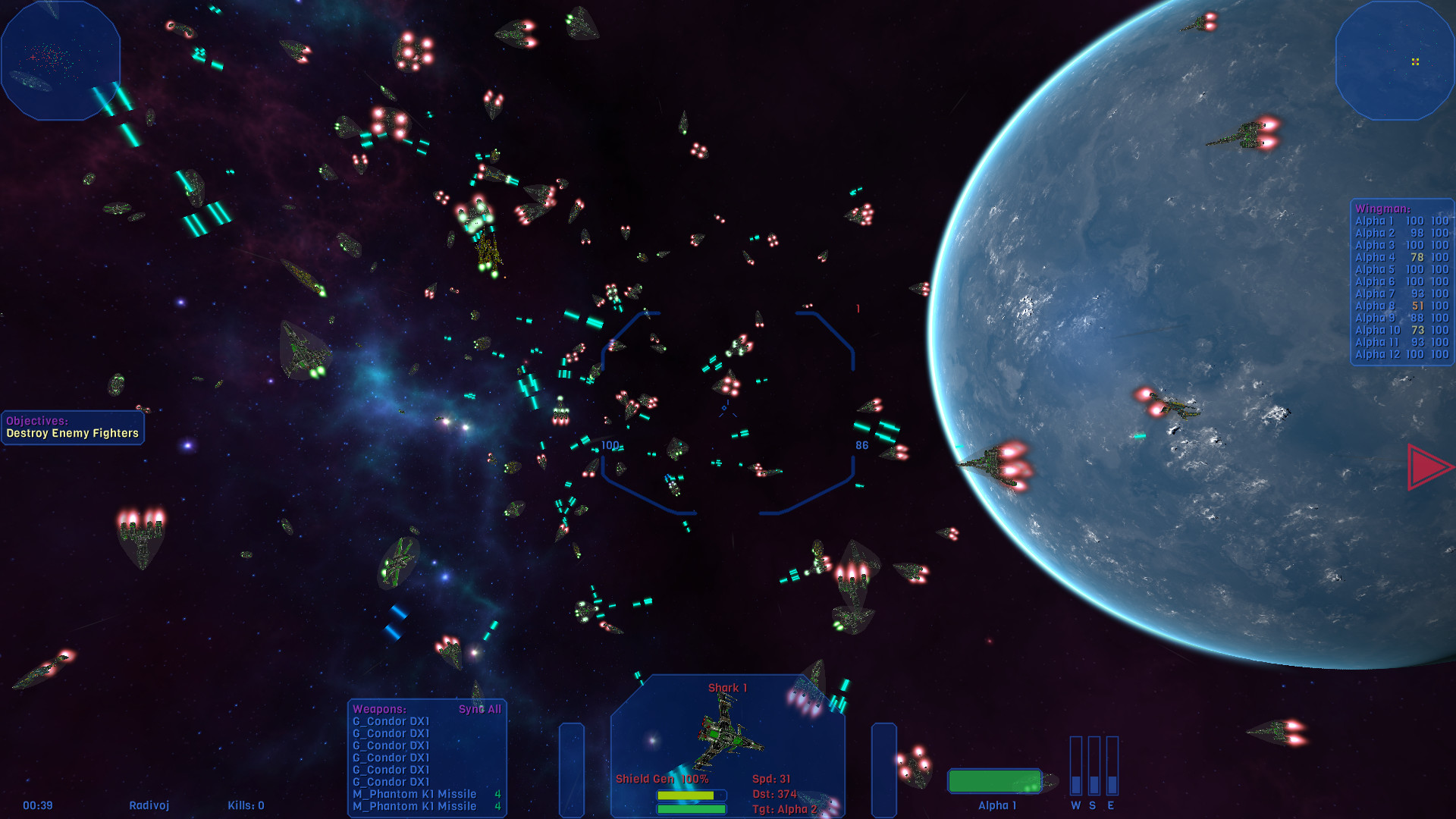Screen dimensions: 1456x819
Task: Click Alpha 1's green health bar
Action: click(x=996, y=779)
